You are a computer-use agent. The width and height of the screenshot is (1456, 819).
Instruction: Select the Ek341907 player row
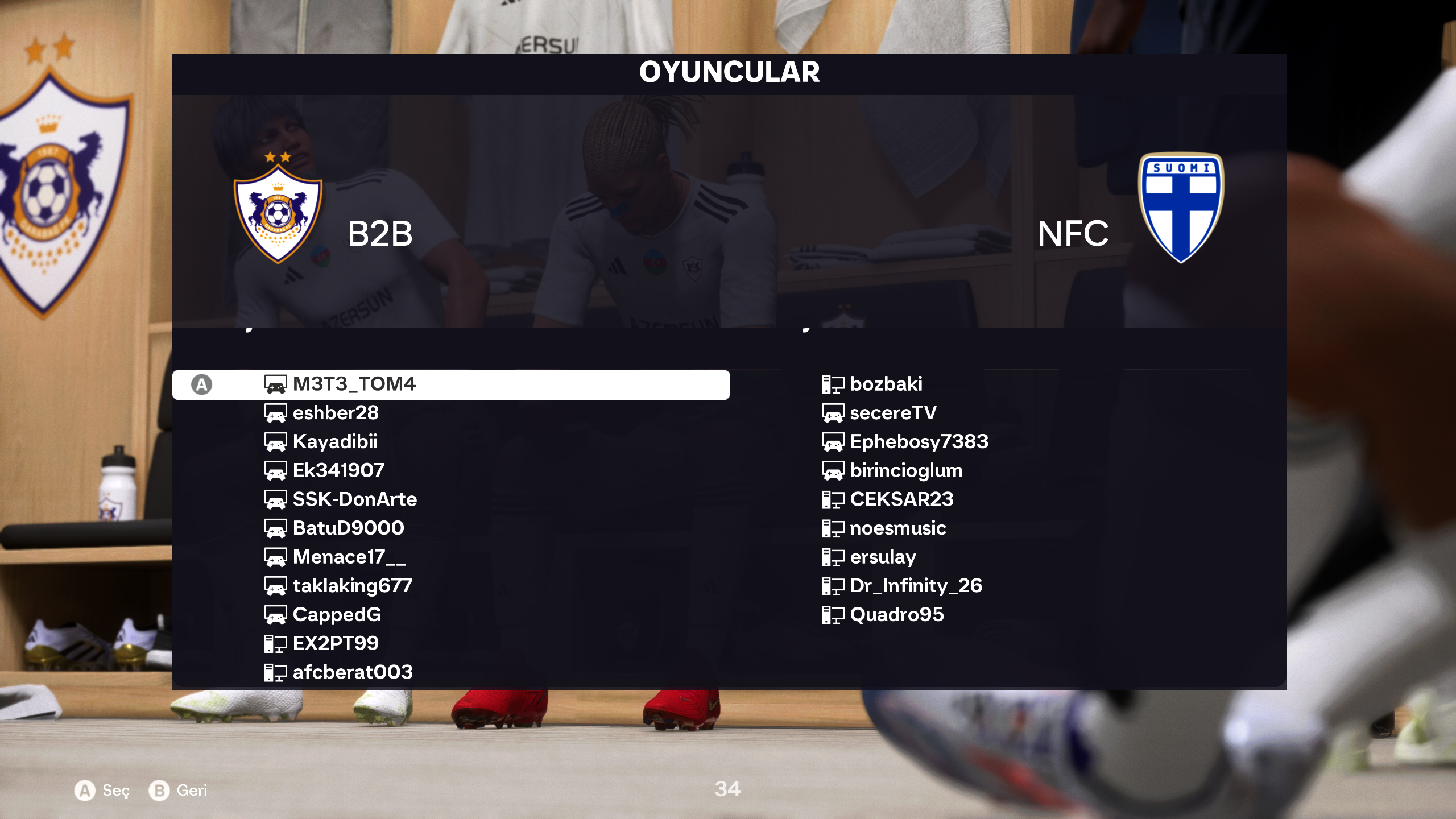pos(338,470)
